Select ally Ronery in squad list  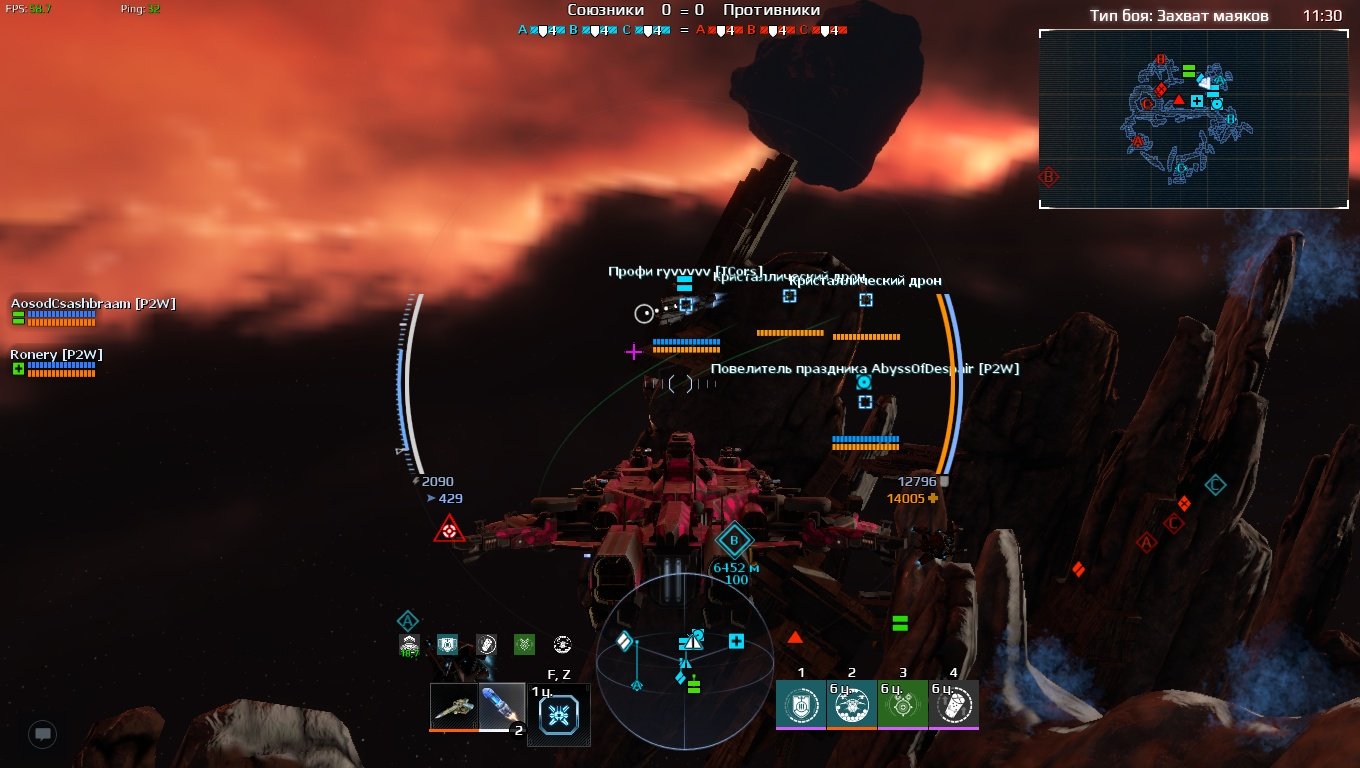pos(56,355)
